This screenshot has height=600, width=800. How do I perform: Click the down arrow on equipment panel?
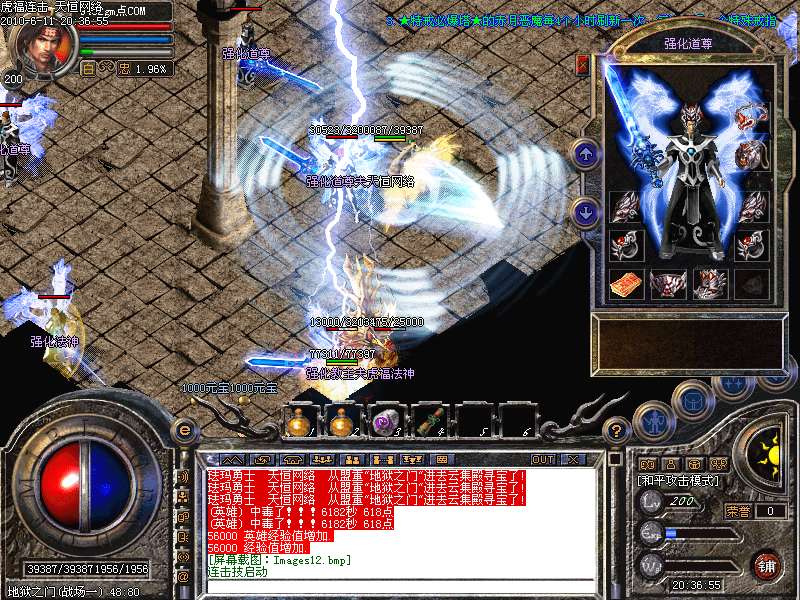[587, 211]
